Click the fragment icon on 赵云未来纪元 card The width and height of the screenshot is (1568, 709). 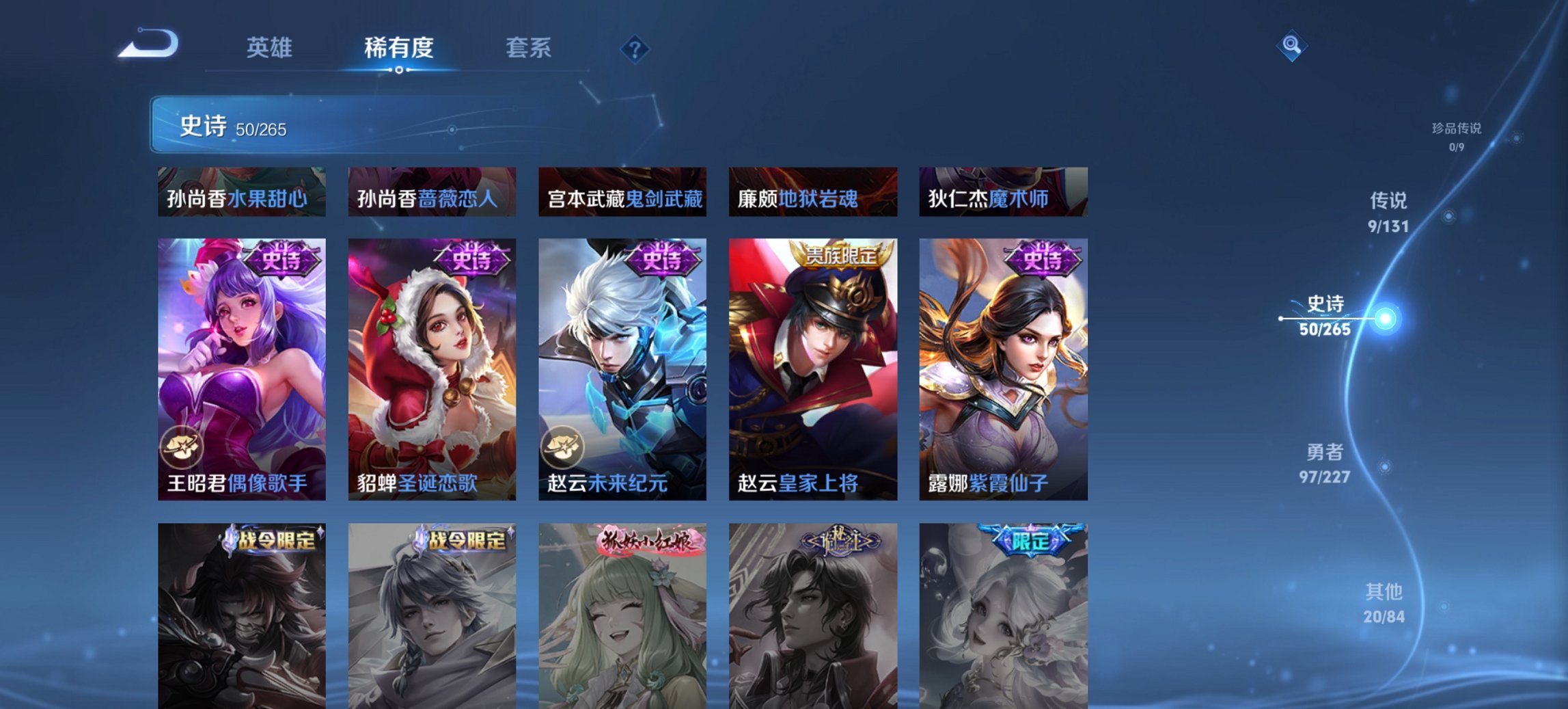click(563, 448)
